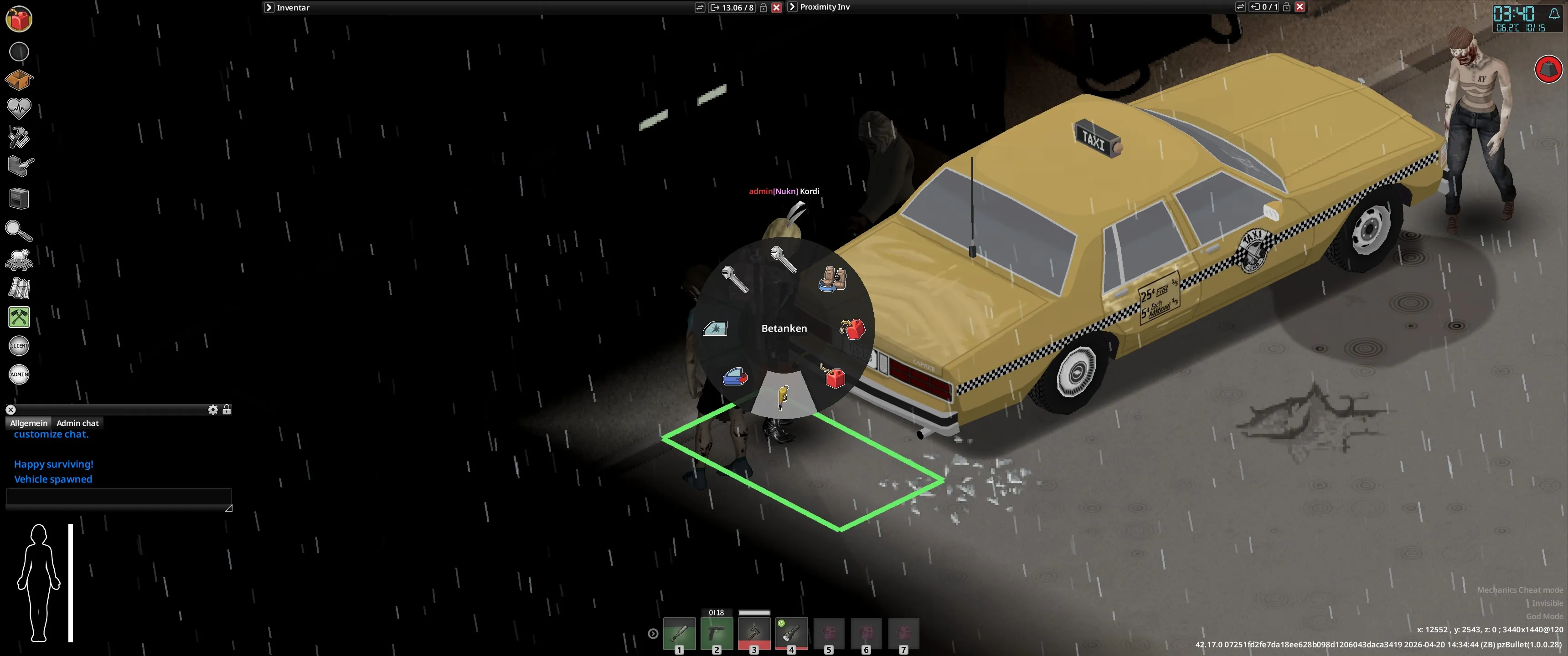The image size is (1568, 656).
Task: Open chat settings gear
Action: [x=212, y=410]
